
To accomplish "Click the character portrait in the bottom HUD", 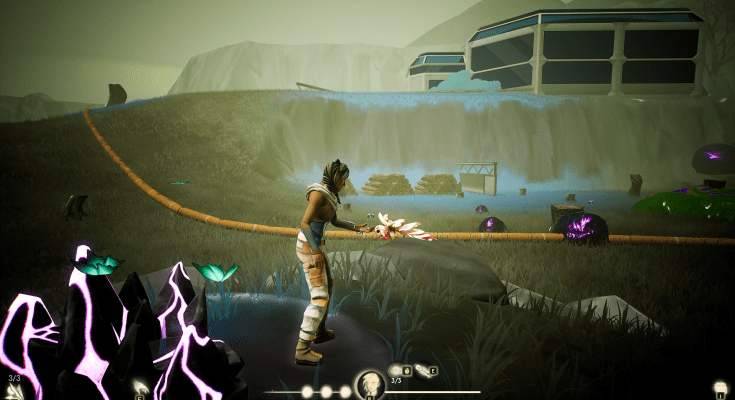I will coord(369,384).
